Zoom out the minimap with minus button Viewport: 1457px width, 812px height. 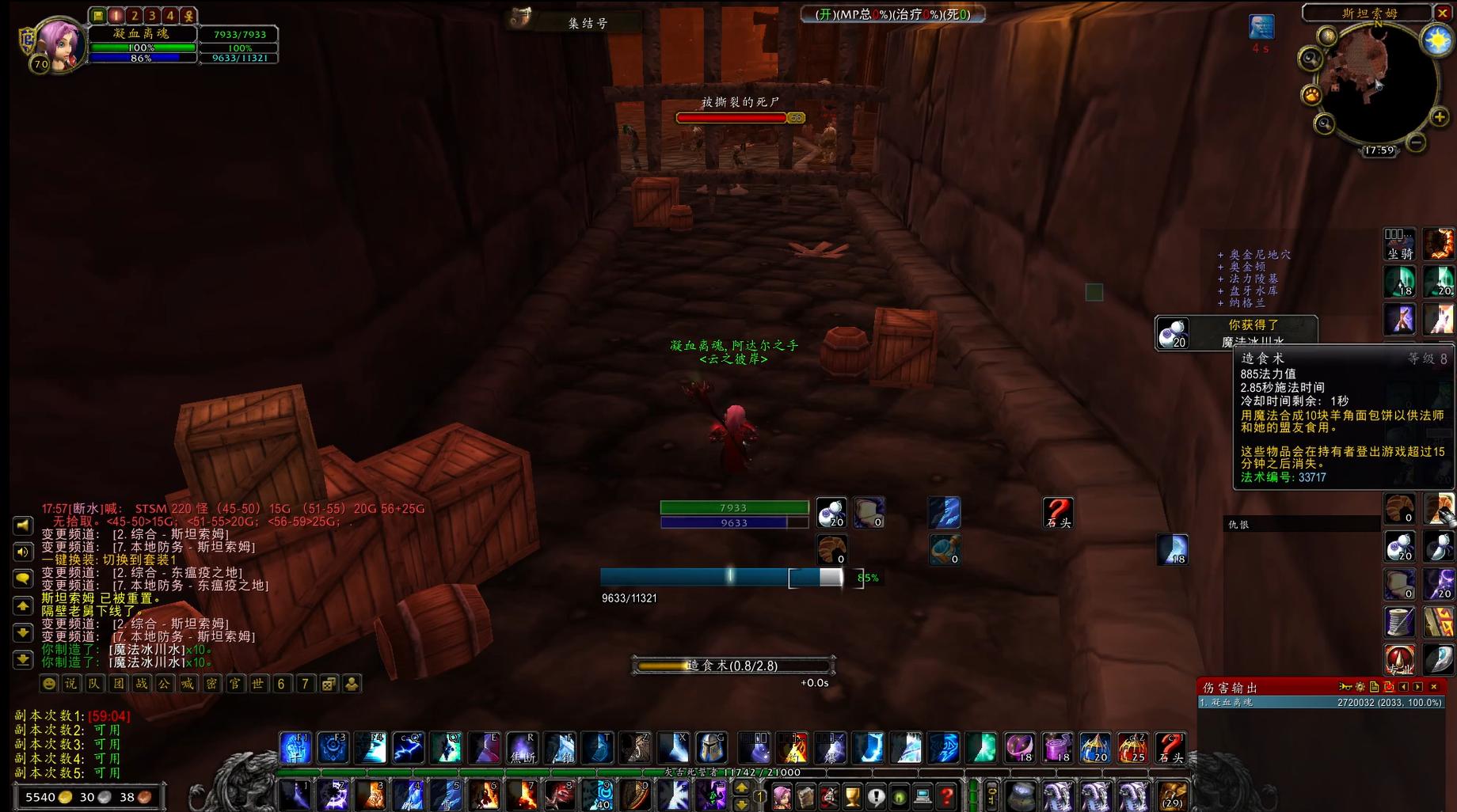[x=1417, y=142]
